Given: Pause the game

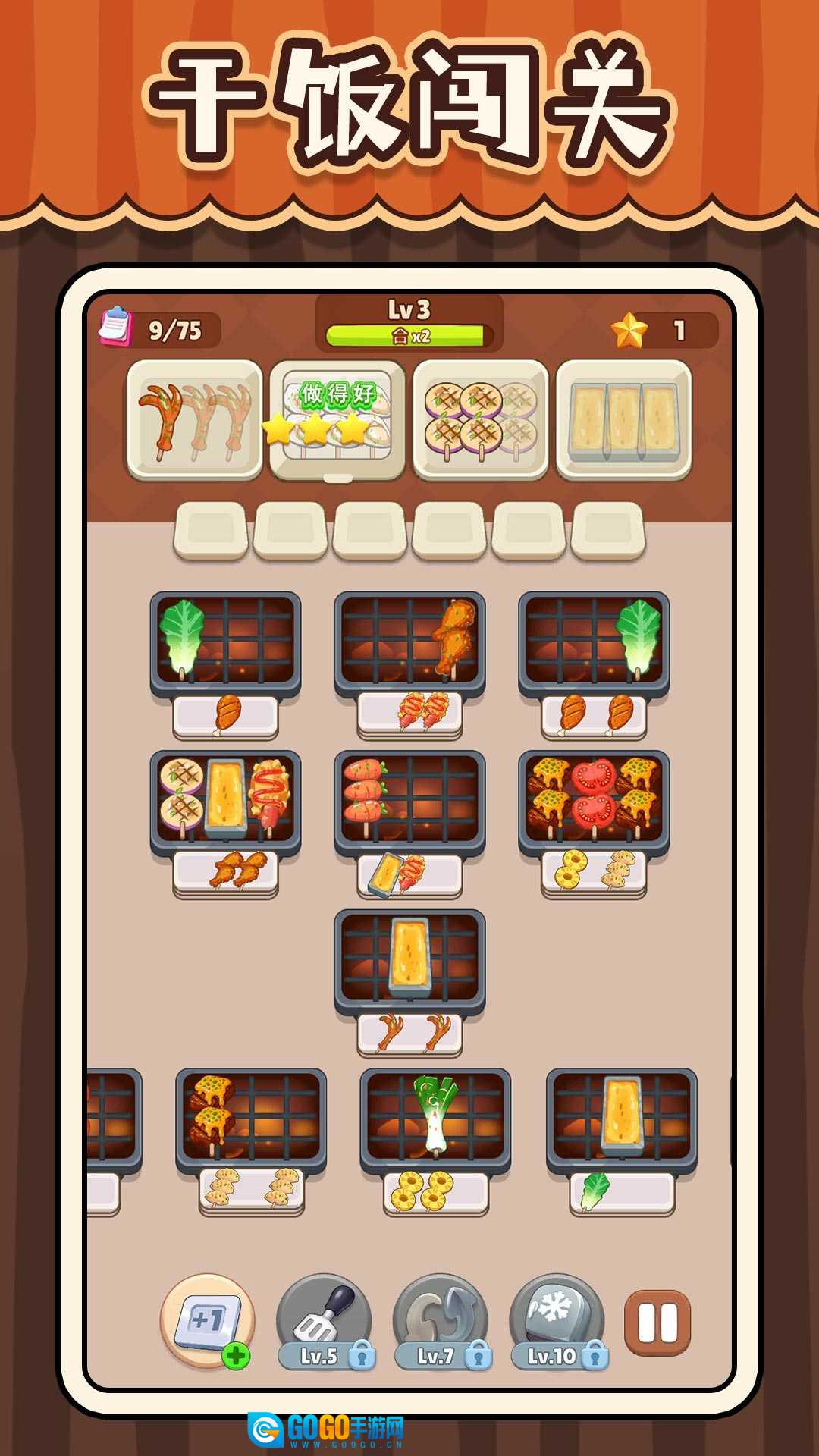Looking at the screenshot, I should click(x=657, y=1323).
